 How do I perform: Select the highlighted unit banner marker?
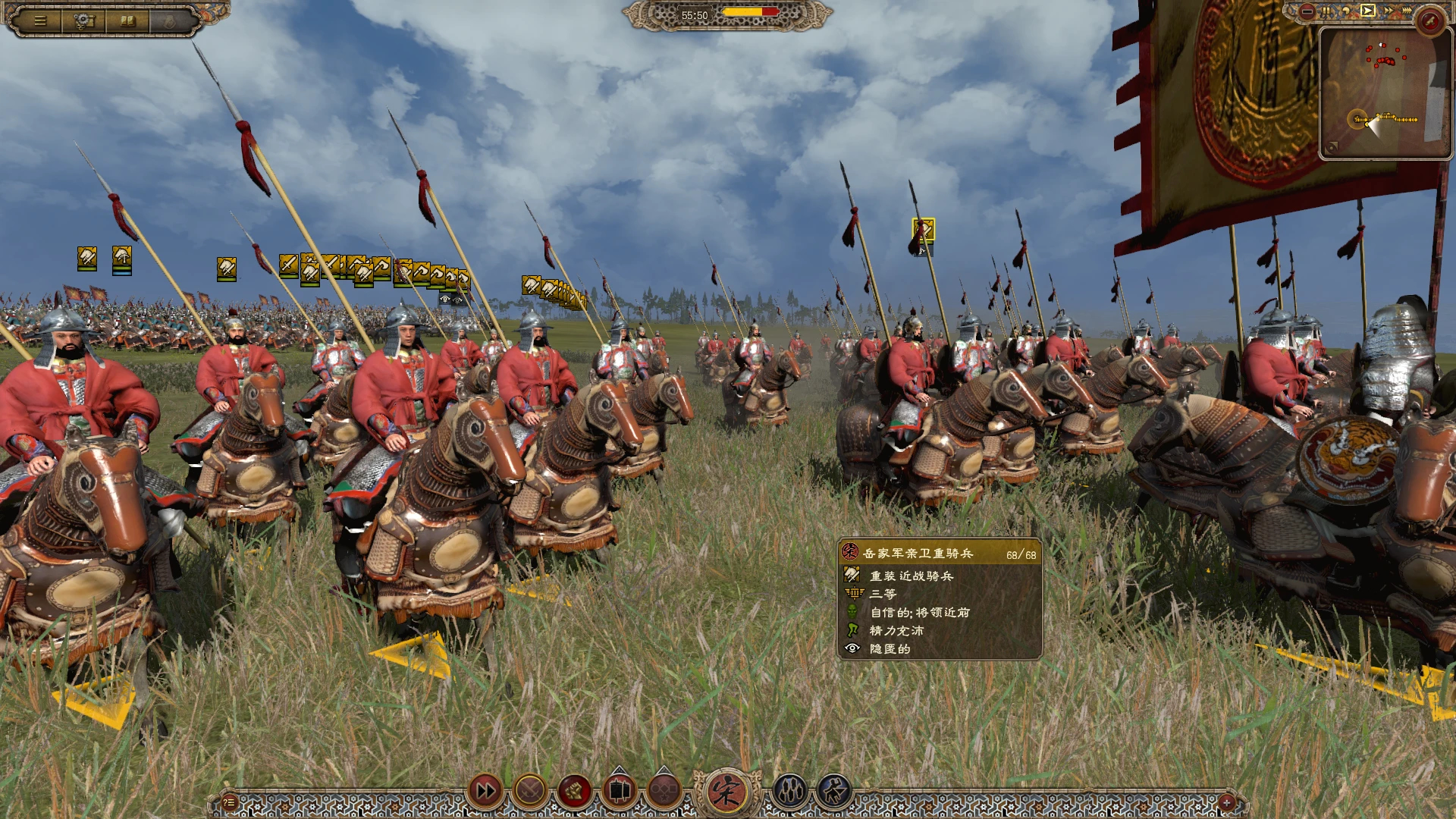tap(923, 230)
